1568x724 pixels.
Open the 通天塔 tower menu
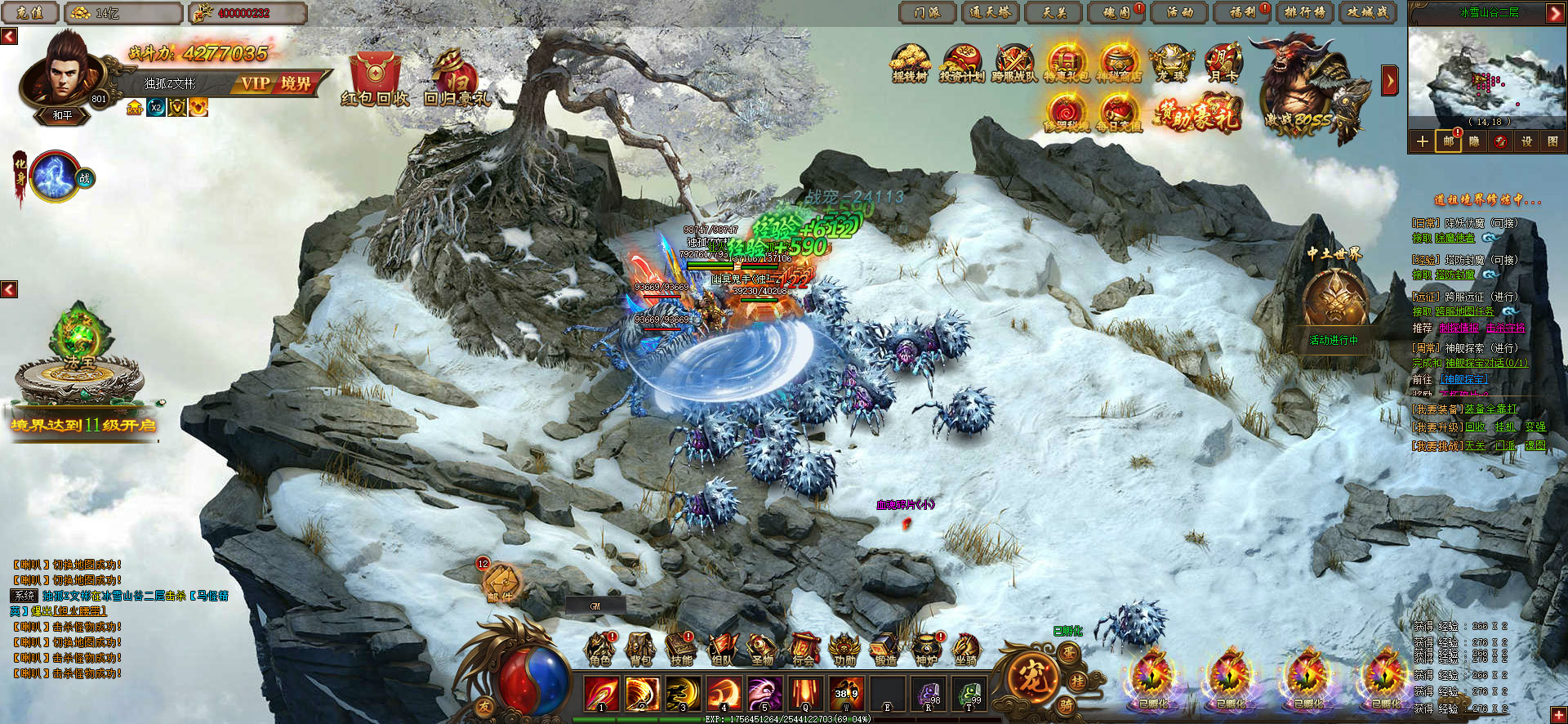tap(991, 12)
